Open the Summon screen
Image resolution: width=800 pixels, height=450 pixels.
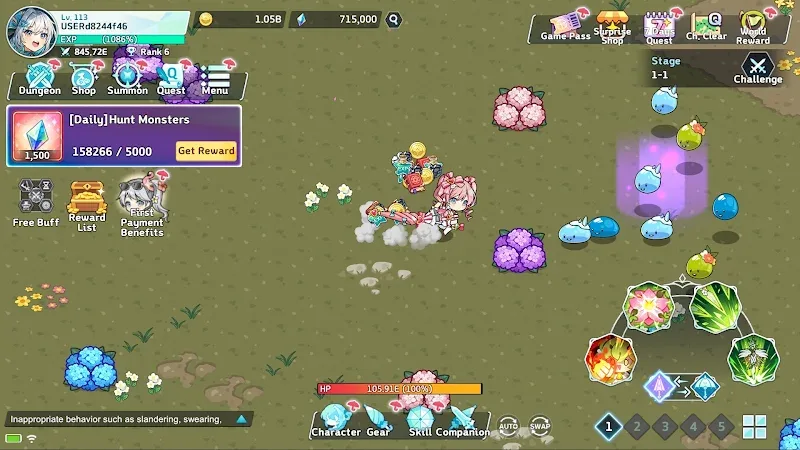pyautogui.click(x=127, y=79)
